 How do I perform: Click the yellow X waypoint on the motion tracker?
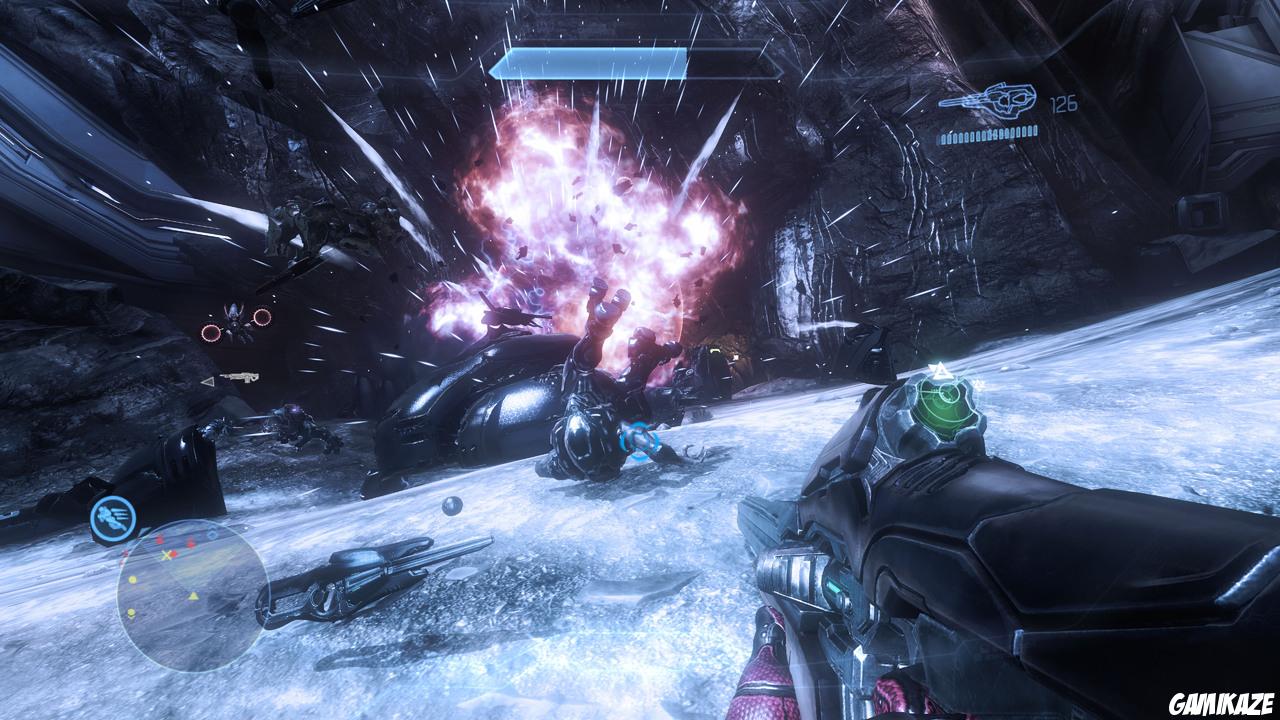(164, 554)
